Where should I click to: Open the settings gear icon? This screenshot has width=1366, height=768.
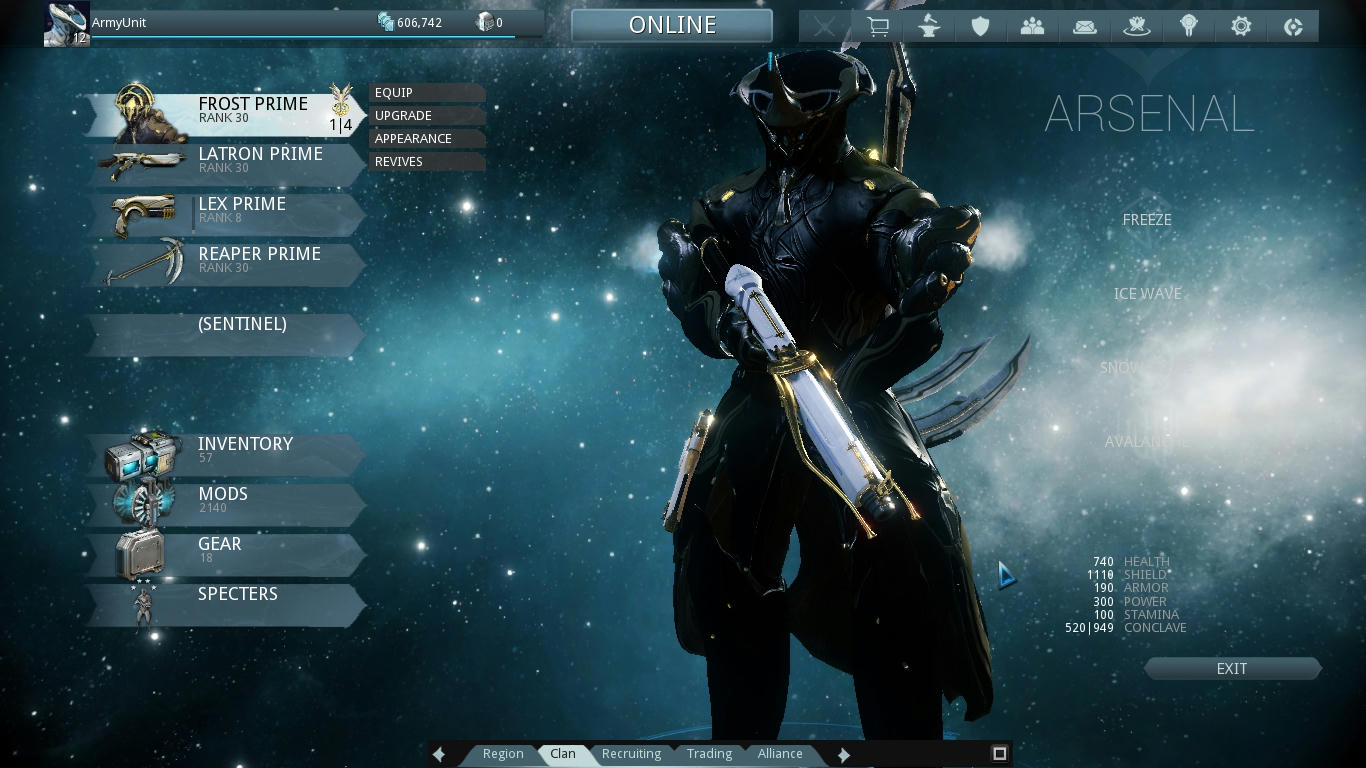click(x=1241, y=27)
